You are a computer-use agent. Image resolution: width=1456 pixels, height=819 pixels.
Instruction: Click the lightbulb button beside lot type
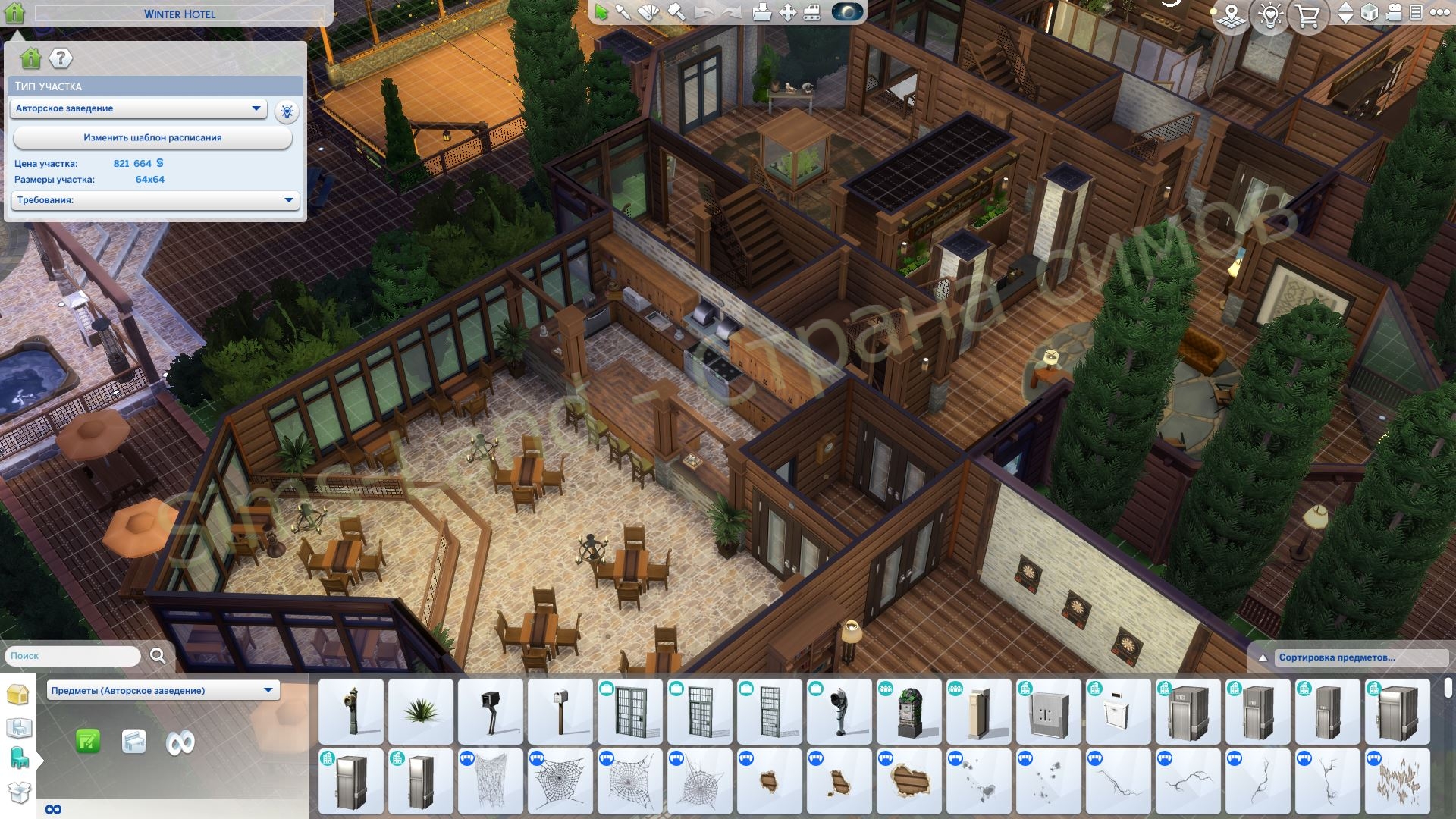(x=287, y=112)
